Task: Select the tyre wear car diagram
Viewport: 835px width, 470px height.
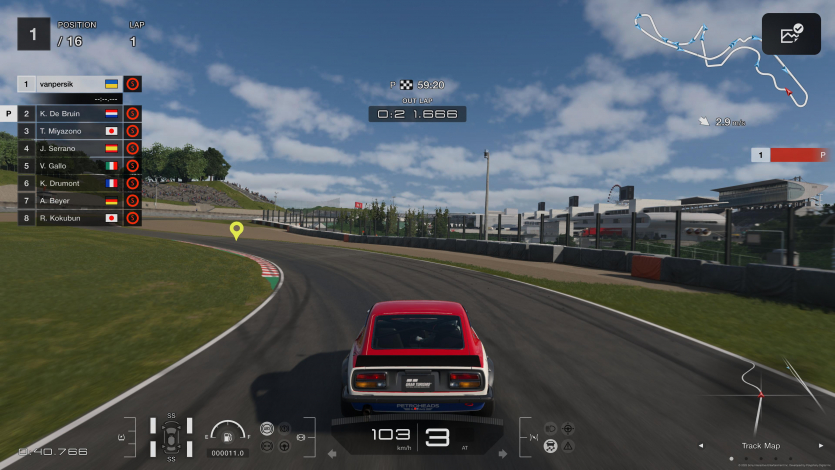Action: coord(171,437)
